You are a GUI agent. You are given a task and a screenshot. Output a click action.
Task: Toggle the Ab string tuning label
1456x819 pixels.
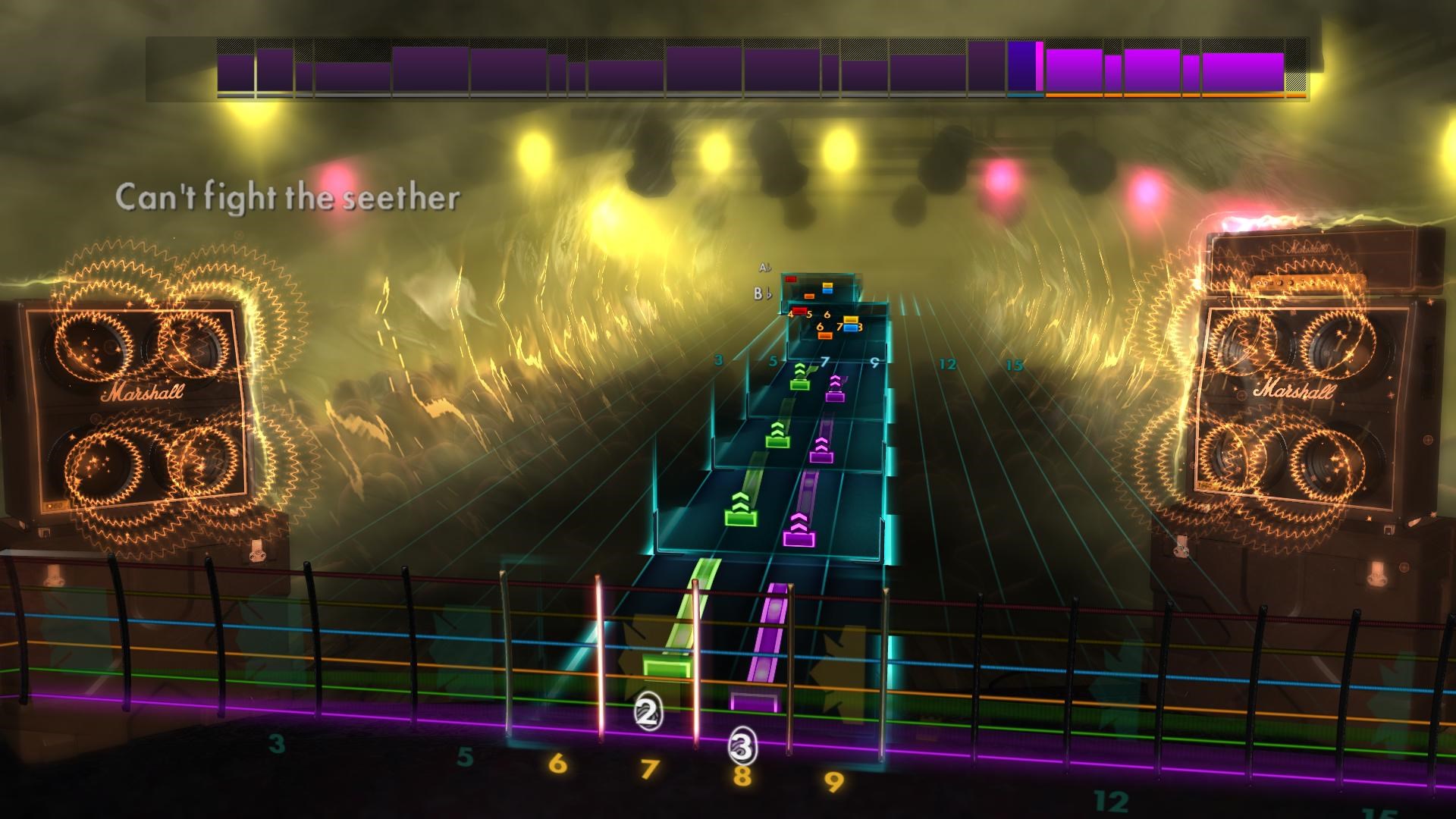tap(763, 267)
